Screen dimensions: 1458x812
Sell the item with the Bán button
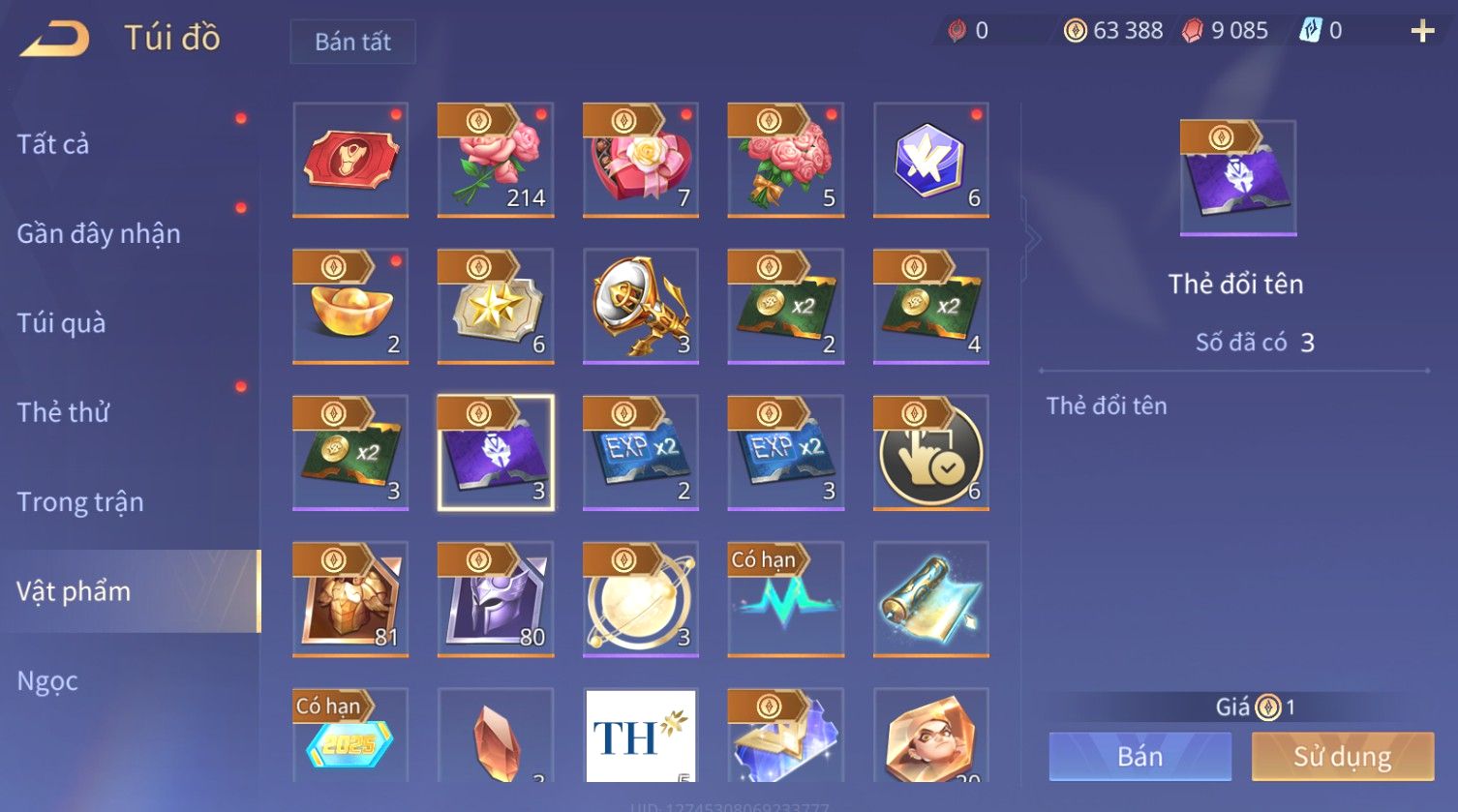(1139, 756)
